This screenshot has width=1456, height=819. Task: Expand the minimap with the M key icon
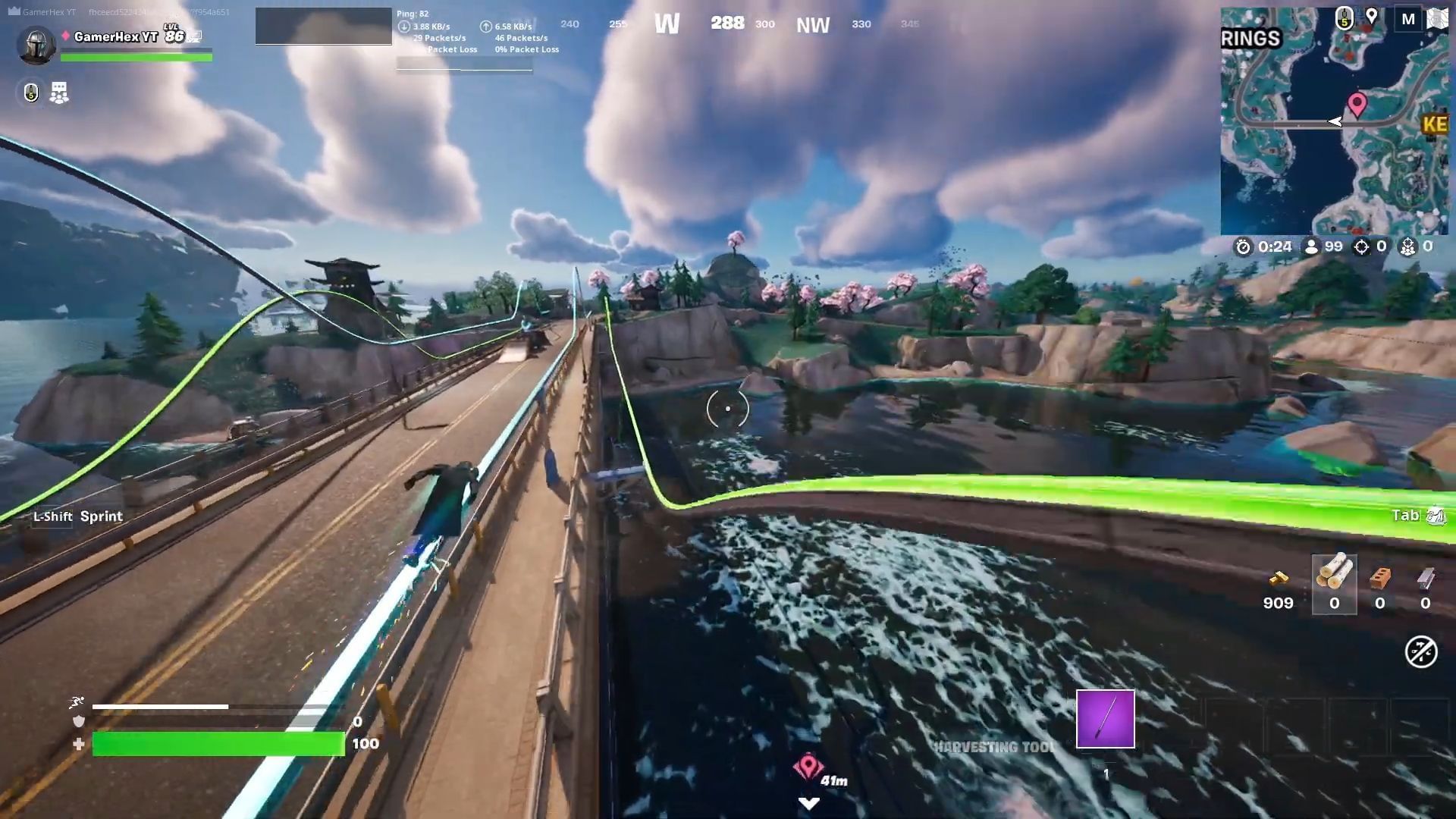tap(1408, 20)
